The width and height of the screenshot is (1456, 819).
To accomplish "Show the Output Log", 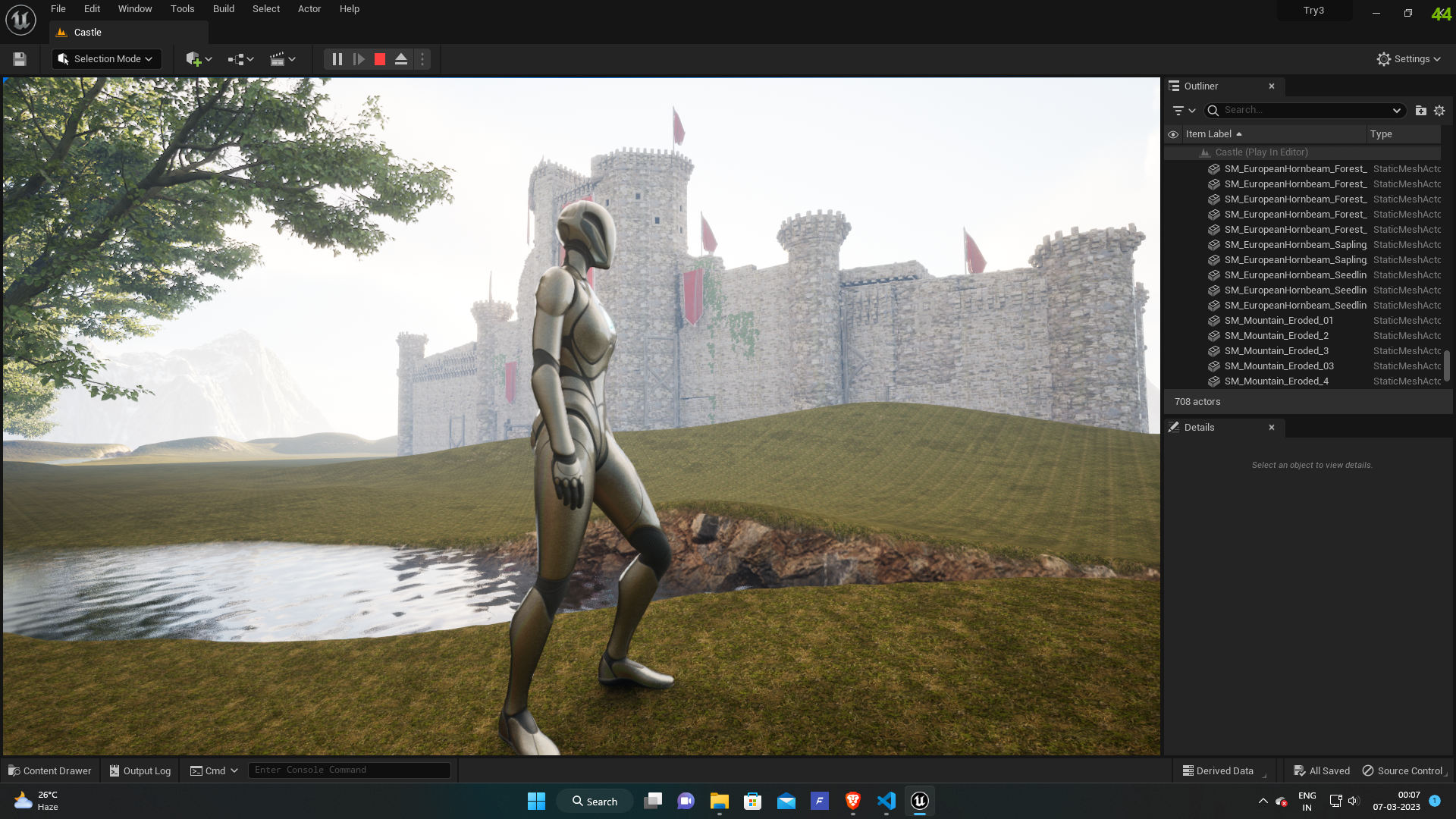I will coord(140,770).
